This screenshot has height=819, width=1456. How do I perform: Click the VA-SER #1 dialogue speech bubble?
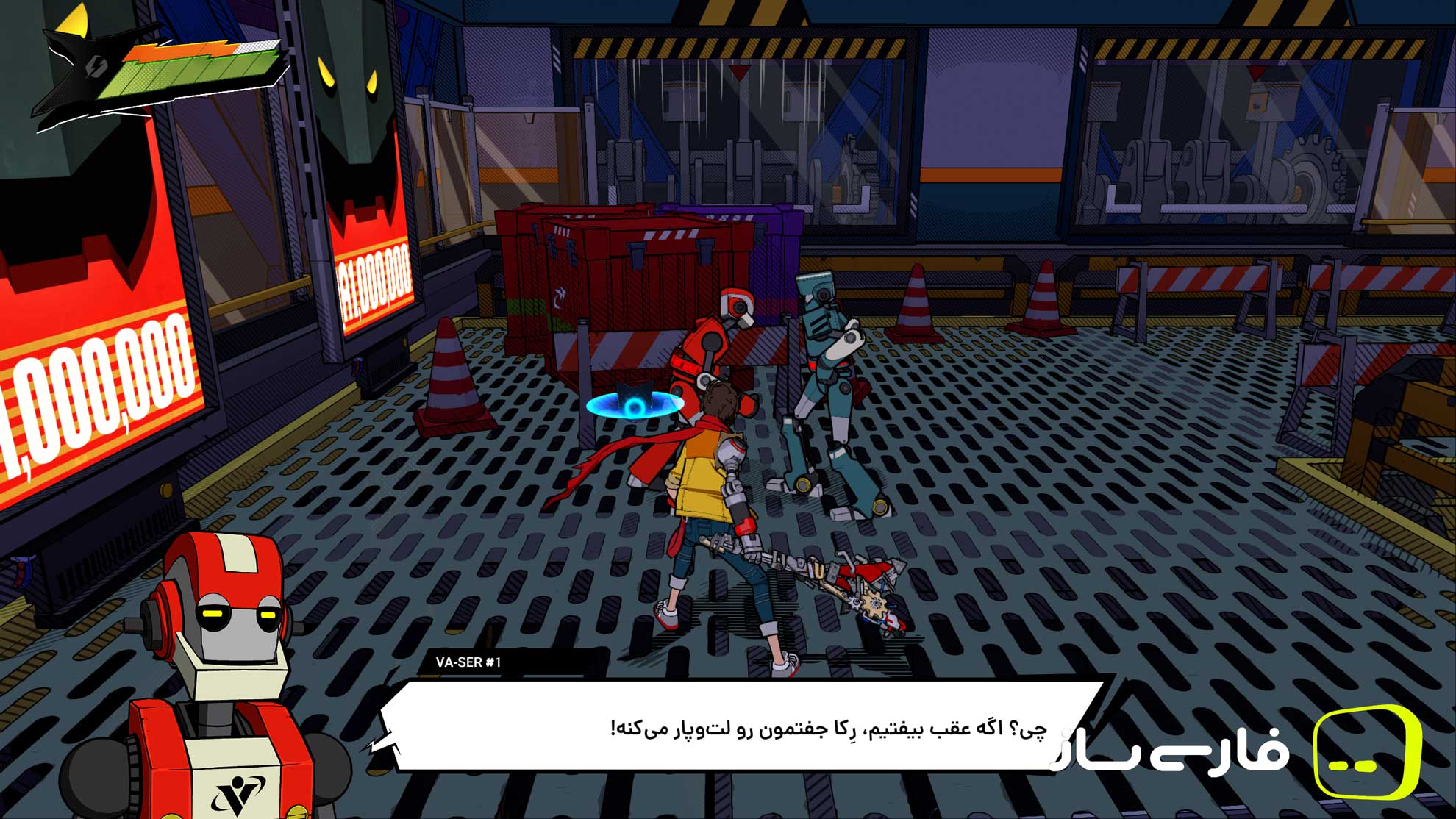click(735, 728)
